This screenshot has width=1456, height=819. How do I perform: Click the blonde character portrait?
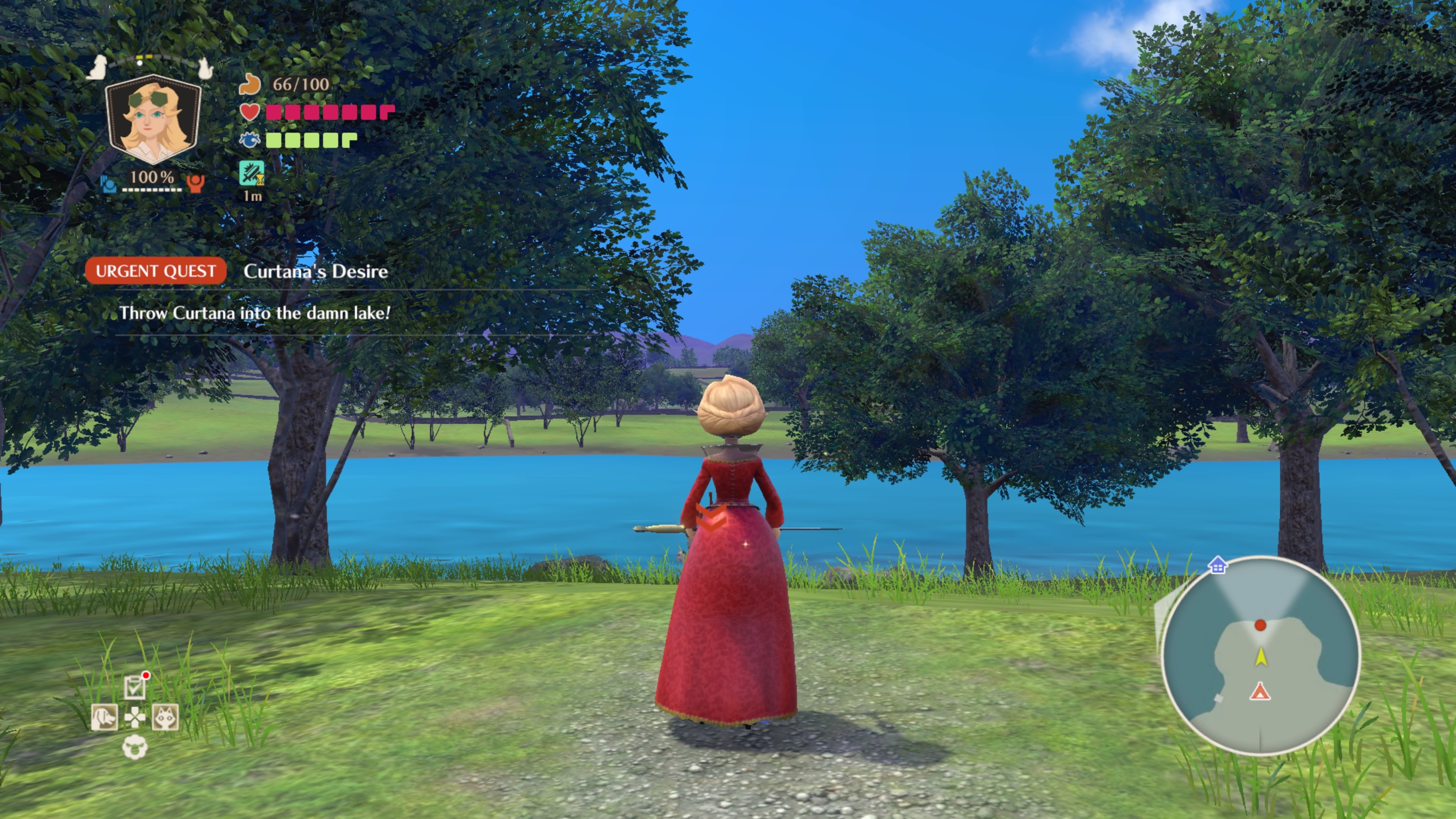pyautogui.click(x=153, y=118)
